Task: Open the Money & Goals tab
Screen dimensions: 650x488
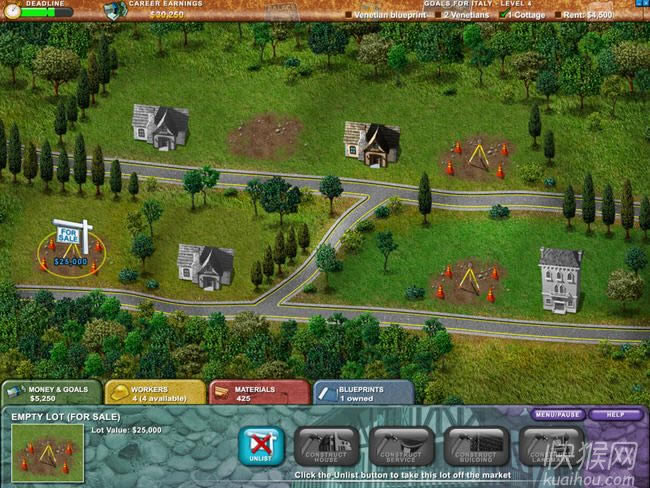Action: [x=50, y=393]
